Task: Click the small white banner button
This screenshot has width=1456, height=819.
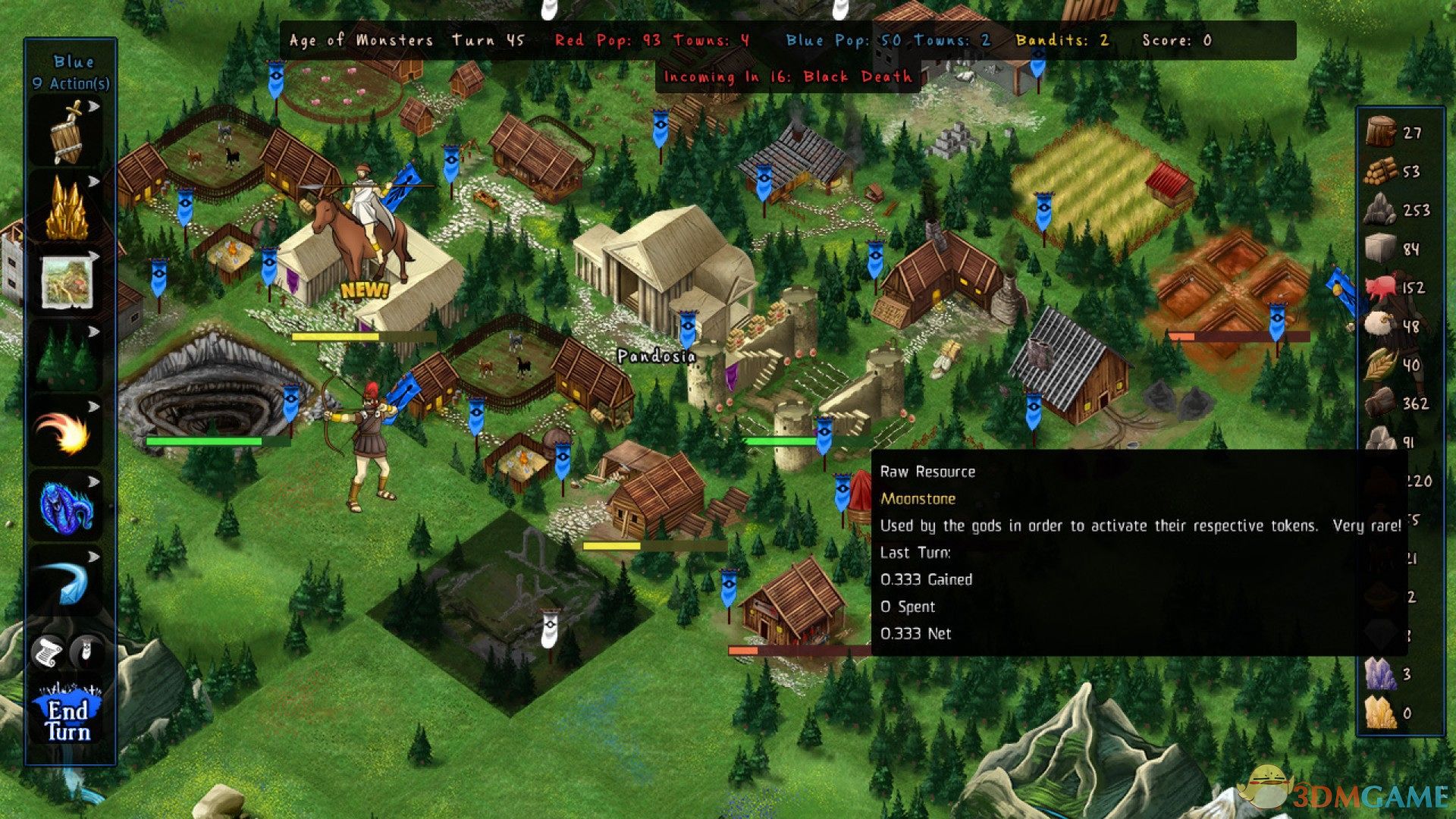Action: 88,650
